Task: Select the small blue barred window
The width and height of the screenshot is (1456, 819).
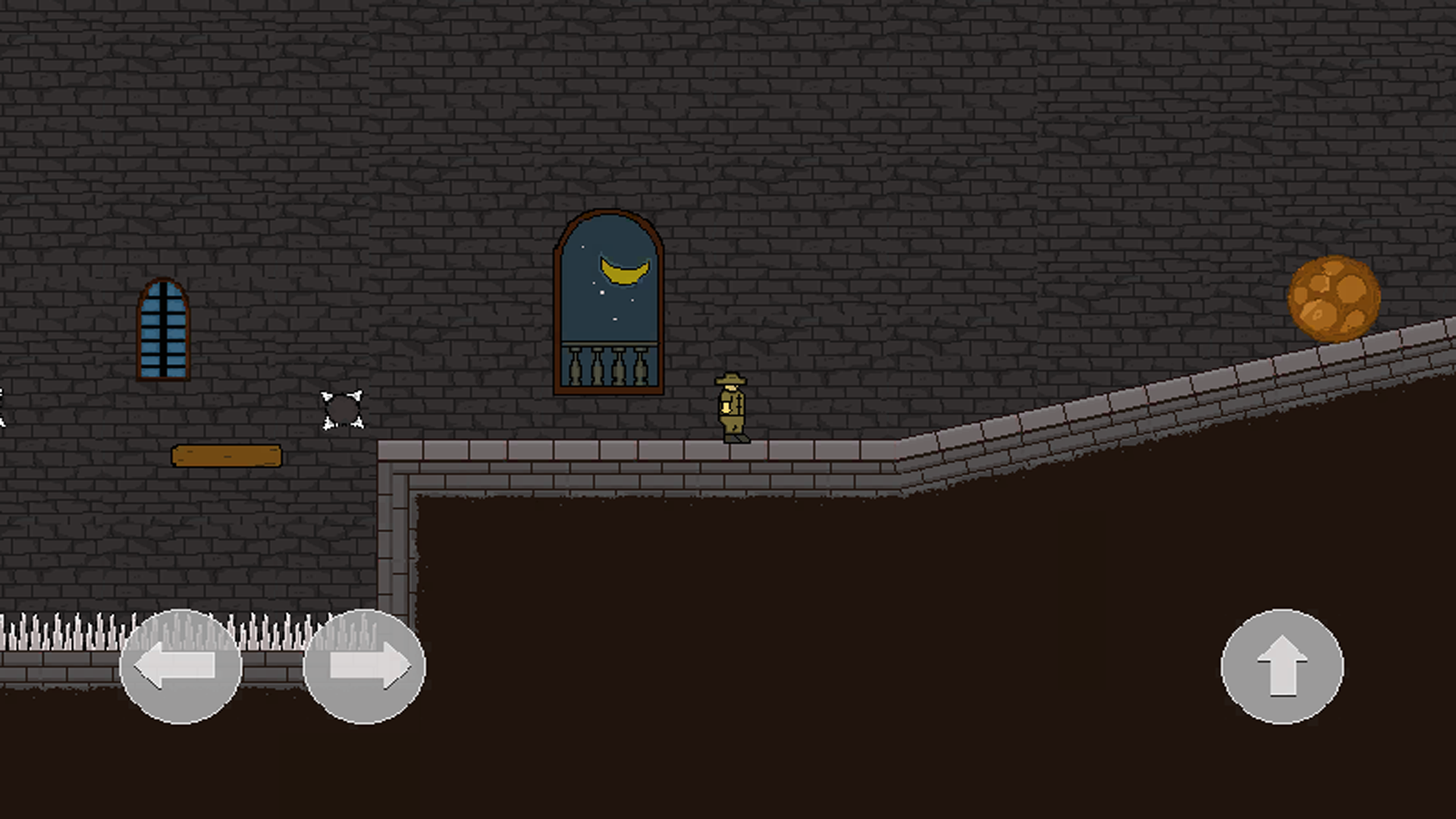Action: [x=162, y=331]
